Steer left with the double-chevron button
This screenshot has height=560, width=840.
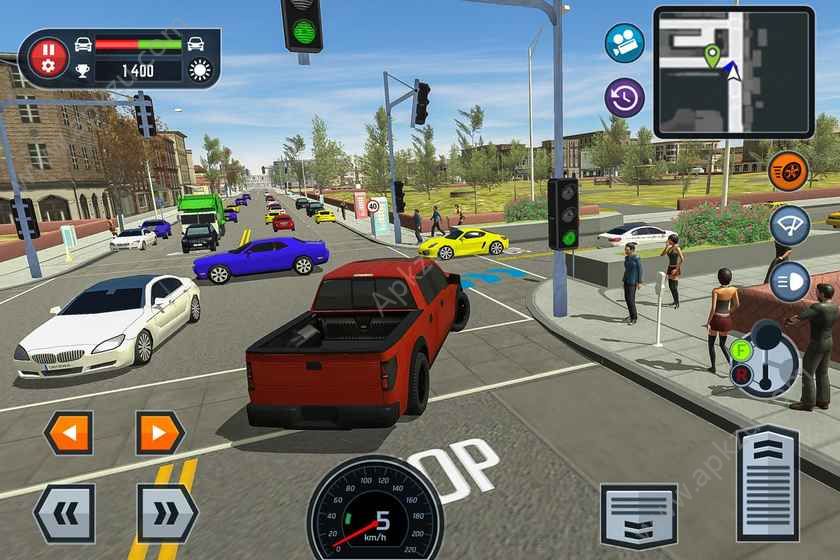click(x=64, y=513)
